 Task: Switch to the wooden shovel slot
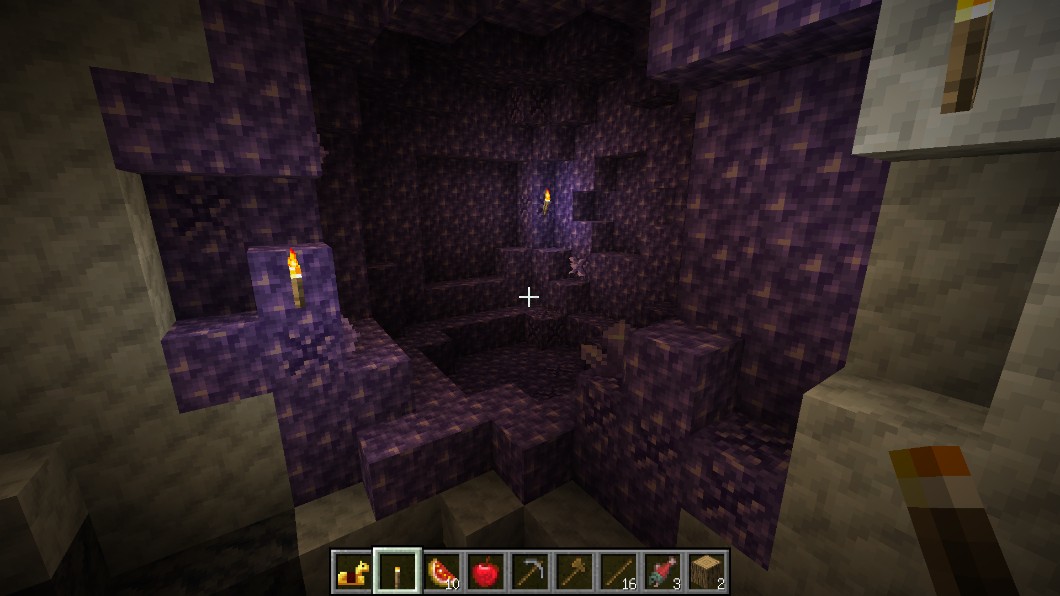(x=573, y=572)
